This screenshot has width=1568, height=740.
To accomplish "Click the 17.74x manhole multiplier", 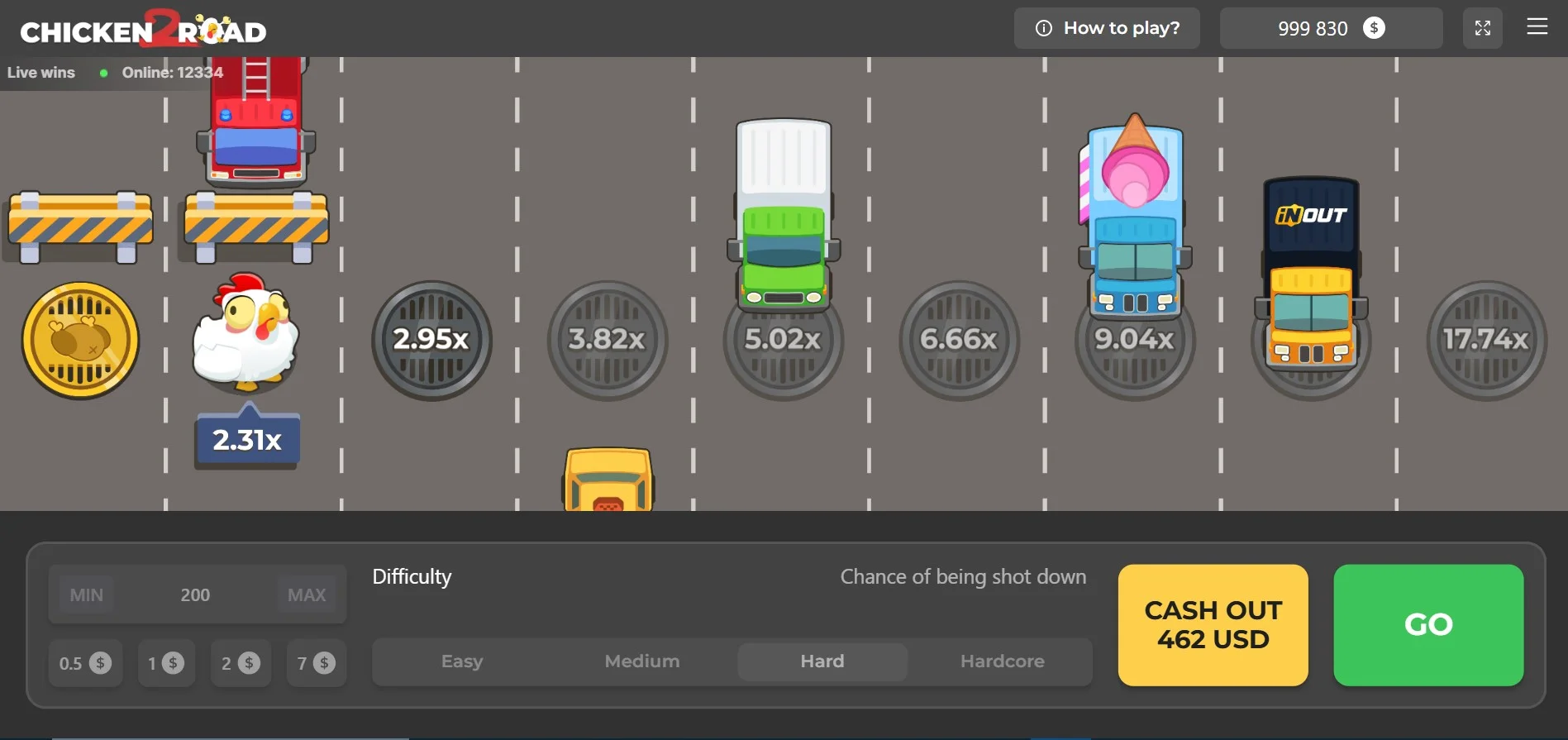I will [1485, 340].
